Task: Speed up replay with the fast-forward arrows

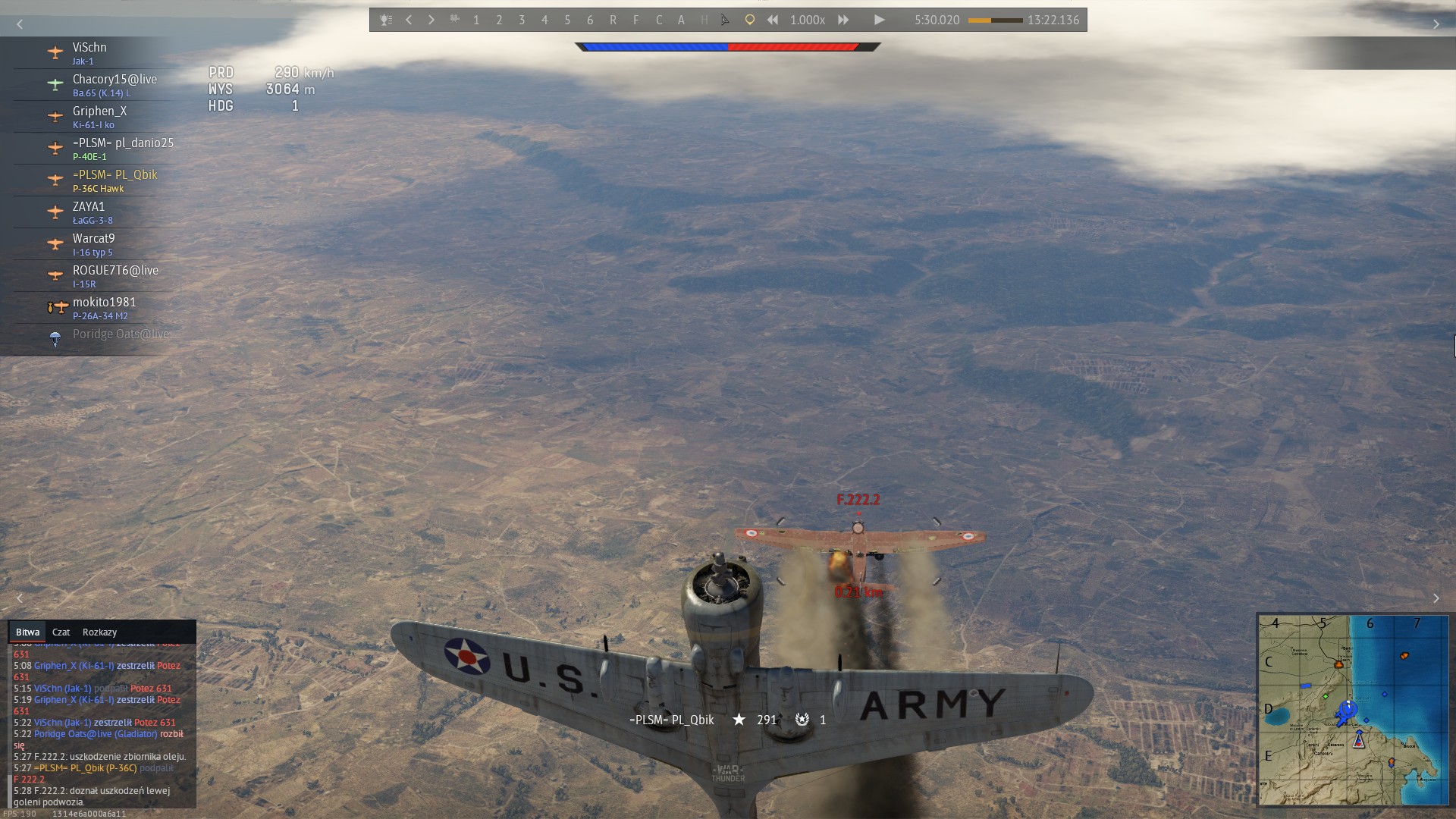Action: coord(843,20)
